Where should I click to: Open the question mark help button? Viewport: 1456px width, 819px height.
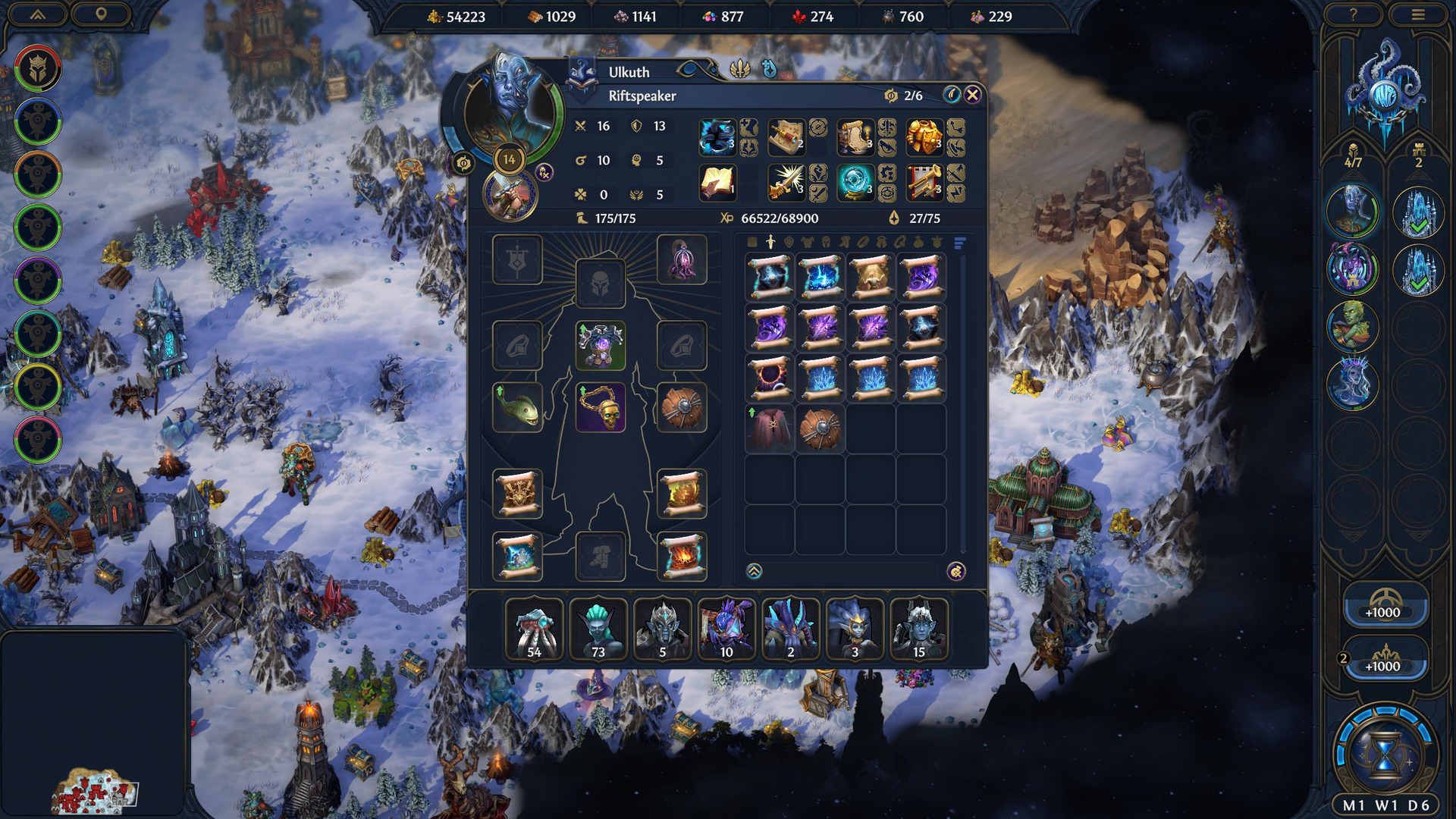[1353, 15]
